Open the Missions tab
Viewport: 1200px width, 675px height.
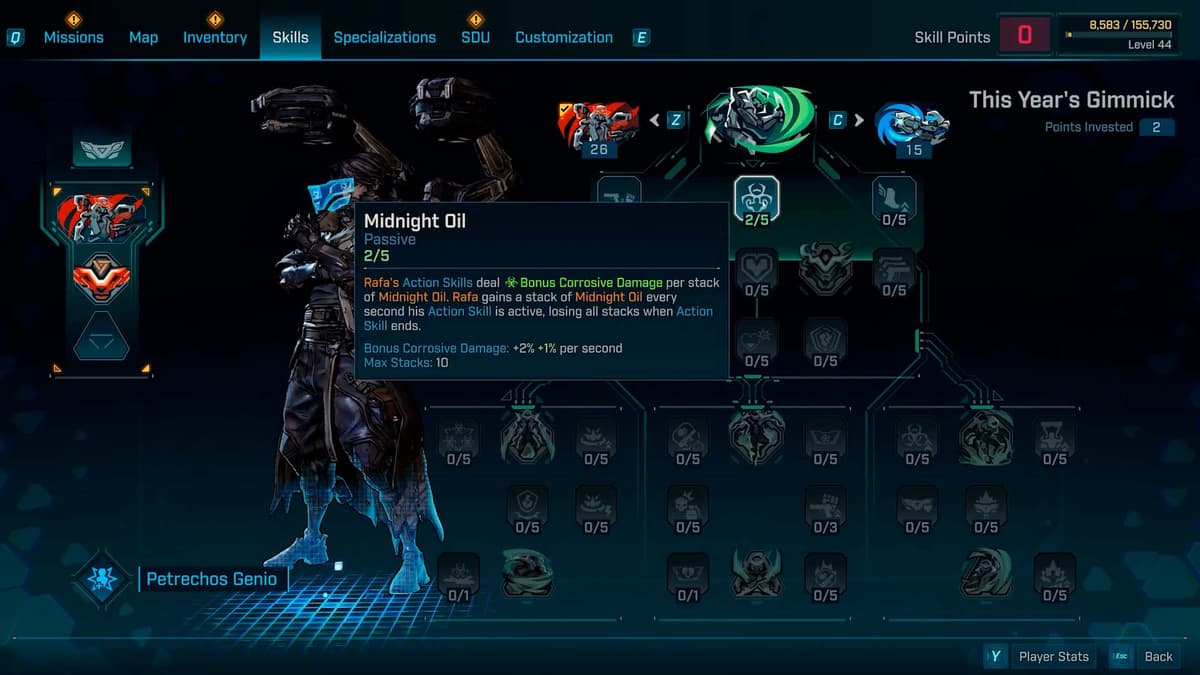tap(73, 37)
